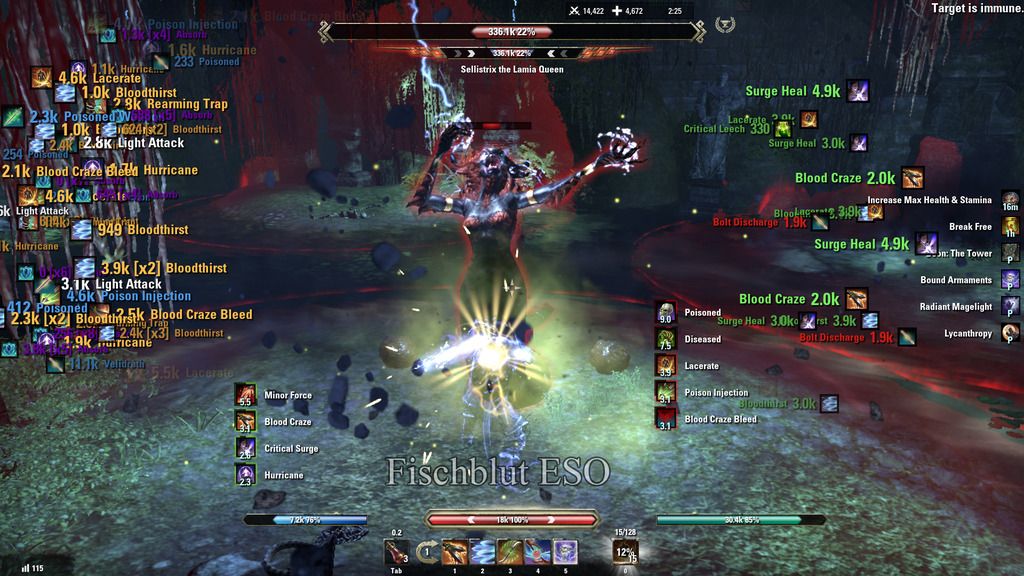
Task: Click the Minor Force buff icon
Action: tap(246, 395)
